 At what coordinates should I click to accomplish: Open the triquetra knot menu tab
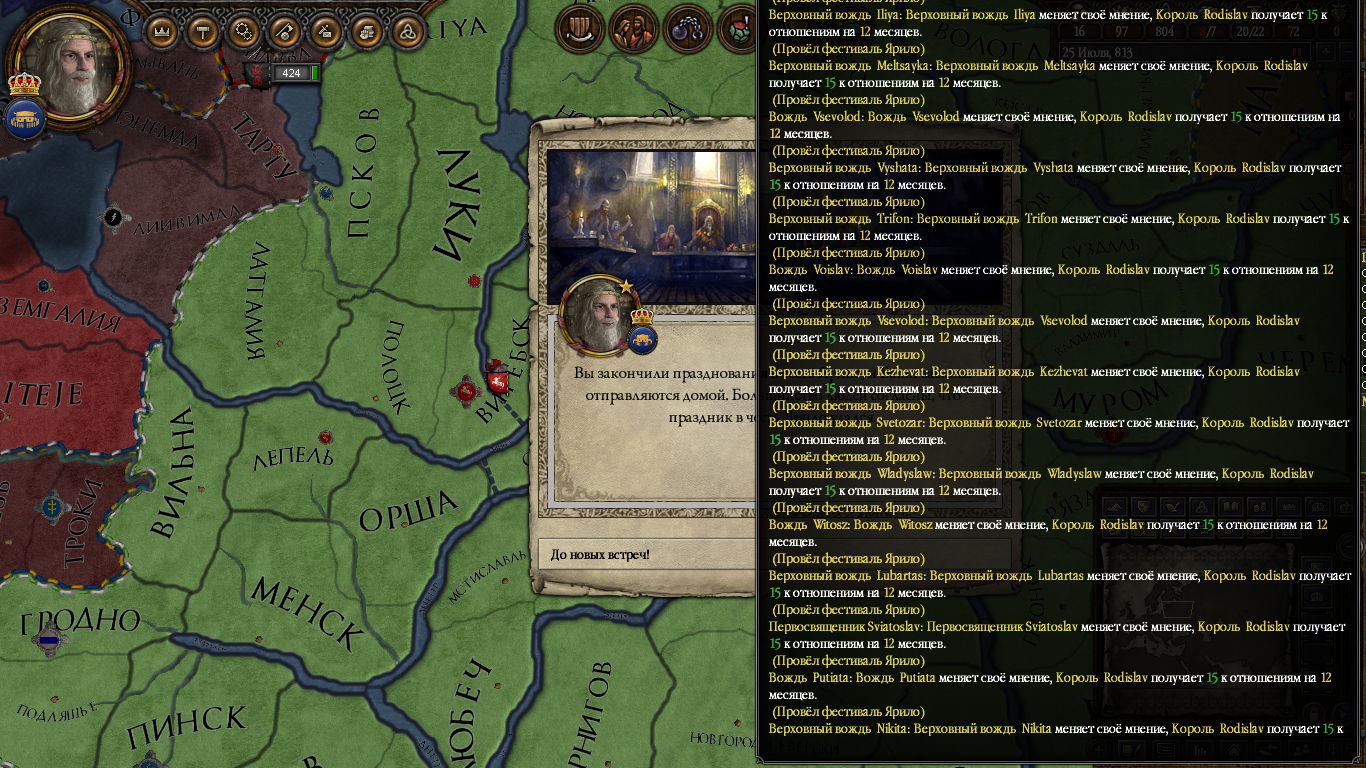click(x=407, y=31)
